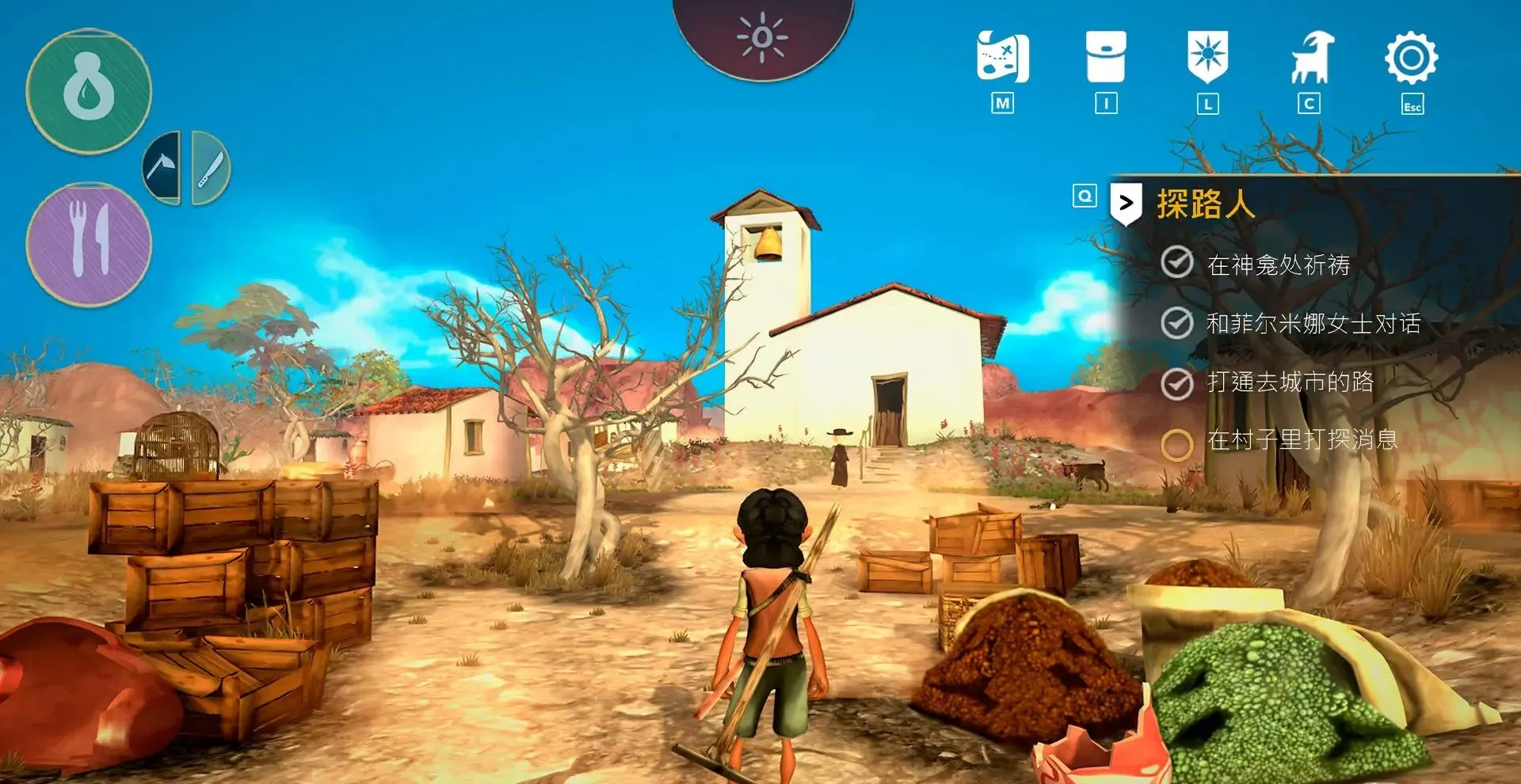1521x784 pixels.
Task: Select active objective 在村子里打探消息
Action: [1302, 440]
